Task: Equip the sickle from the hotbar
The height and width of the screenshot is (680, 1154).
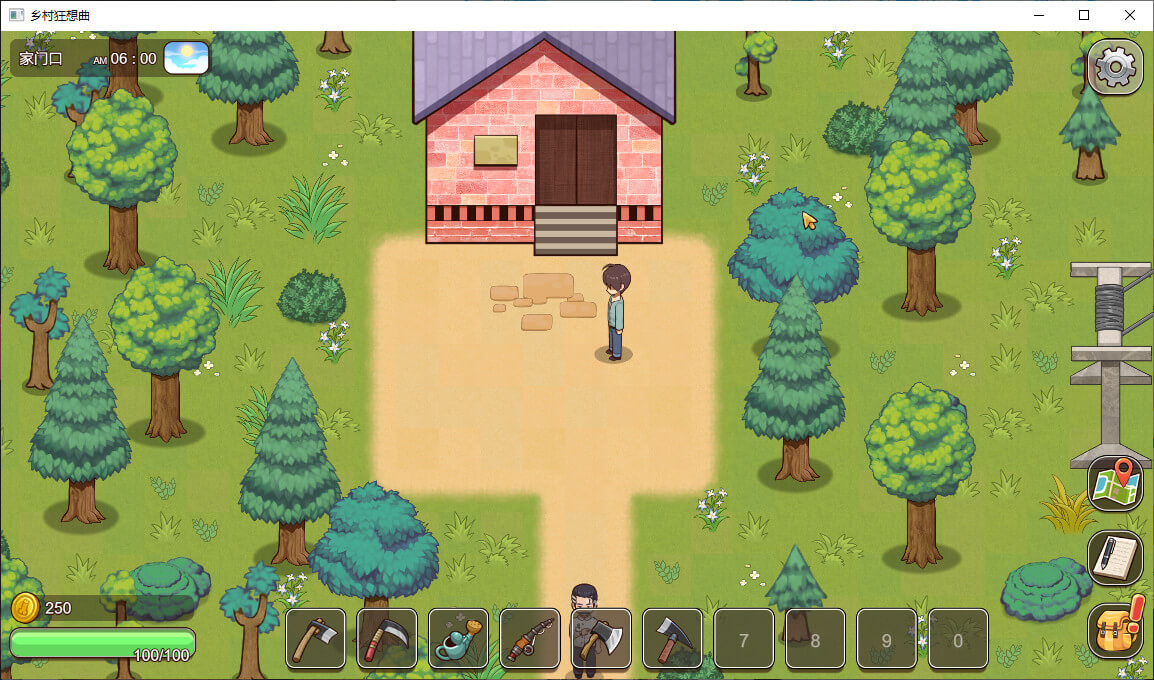Action: coord(387,638)
